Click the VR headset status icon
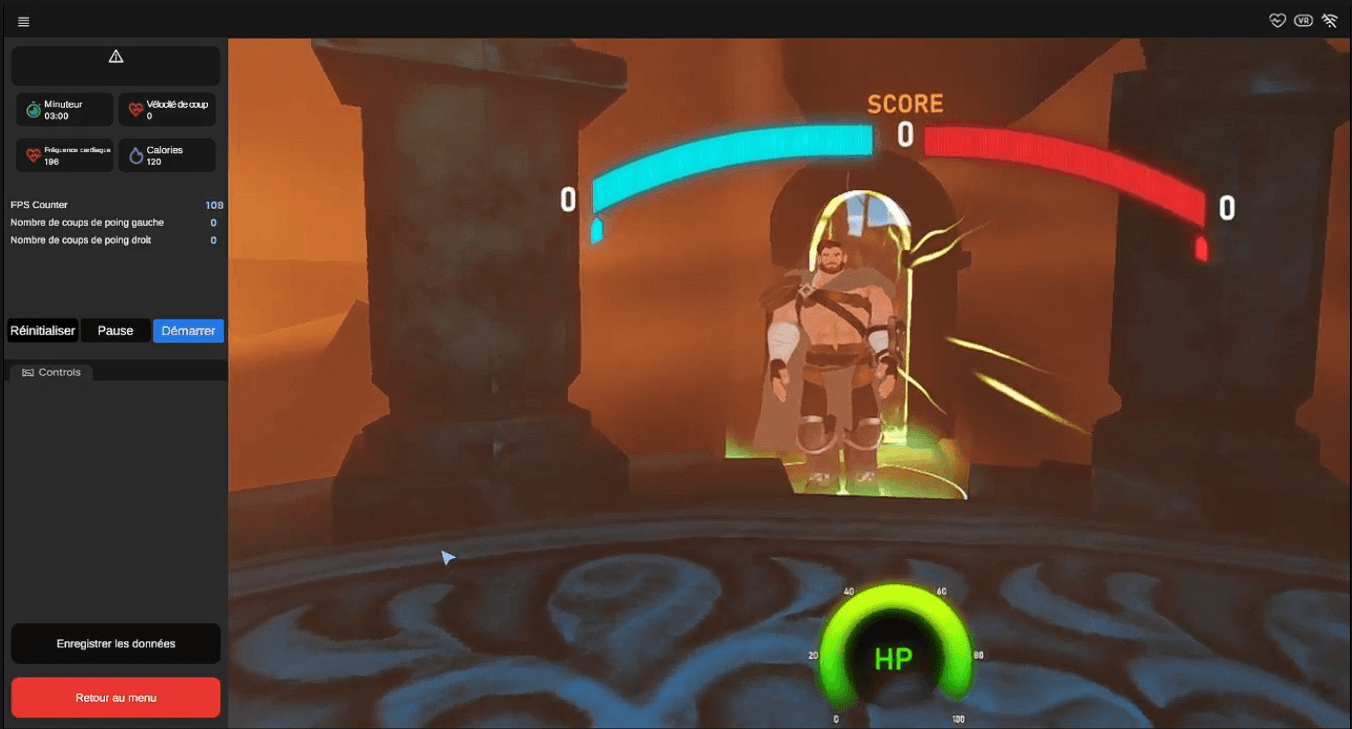Image resolution: width=1352 pixels, height=729 pixels. (1303, 20)
